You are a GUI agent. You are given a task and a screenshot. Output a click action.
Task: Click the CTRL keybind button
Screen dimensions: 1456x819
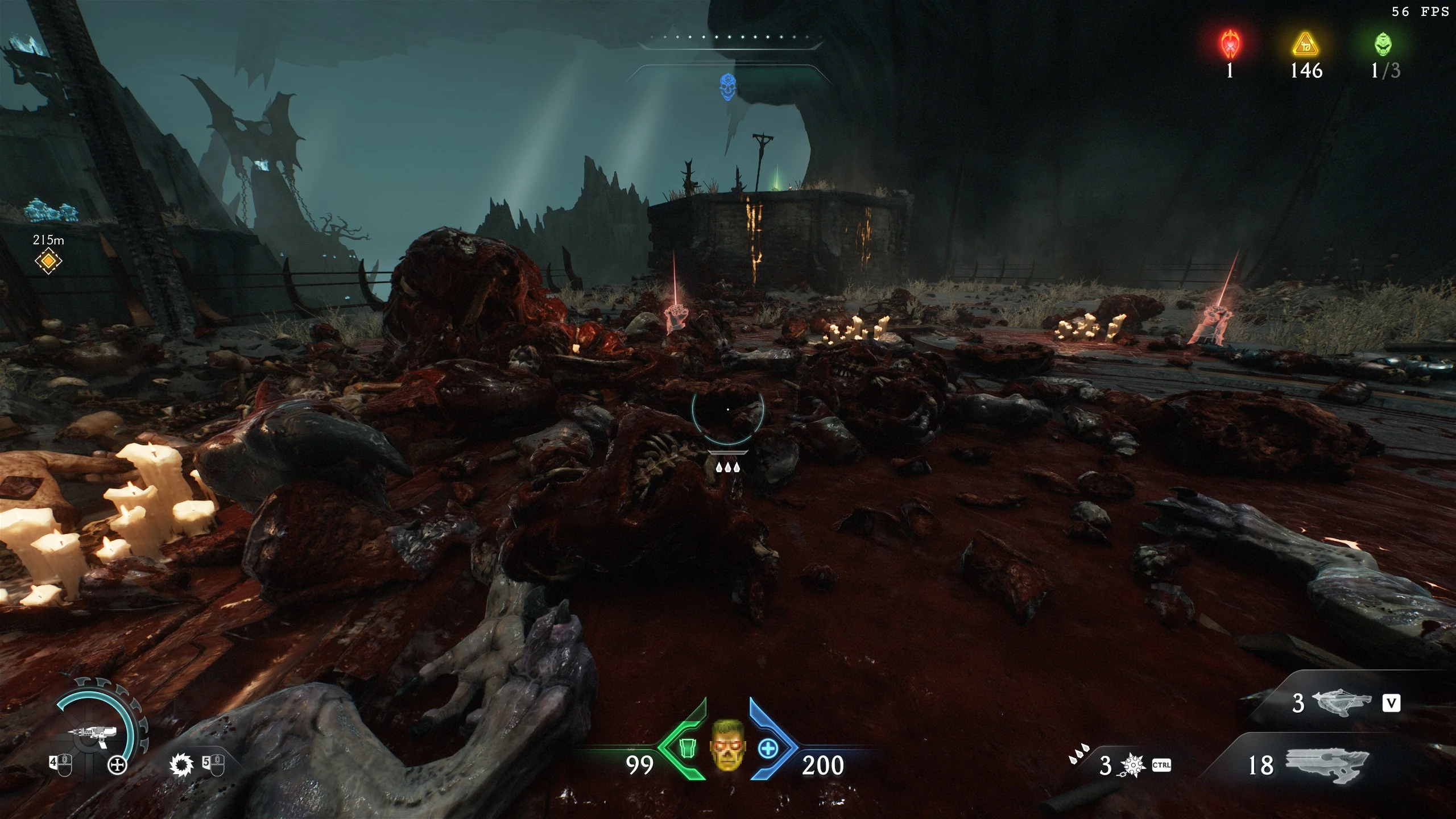tap(1161, 765)
